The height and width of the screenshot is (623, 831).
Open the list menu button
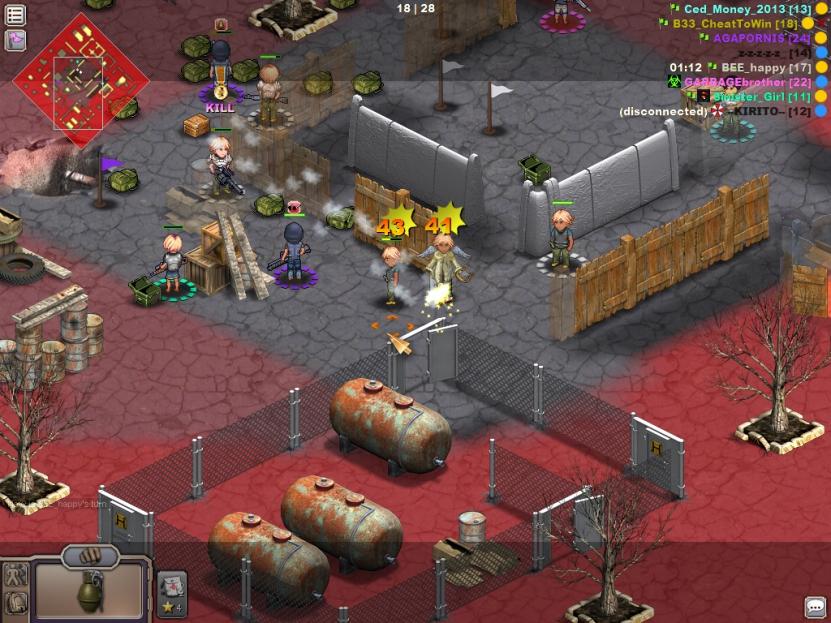click(15, 15)
